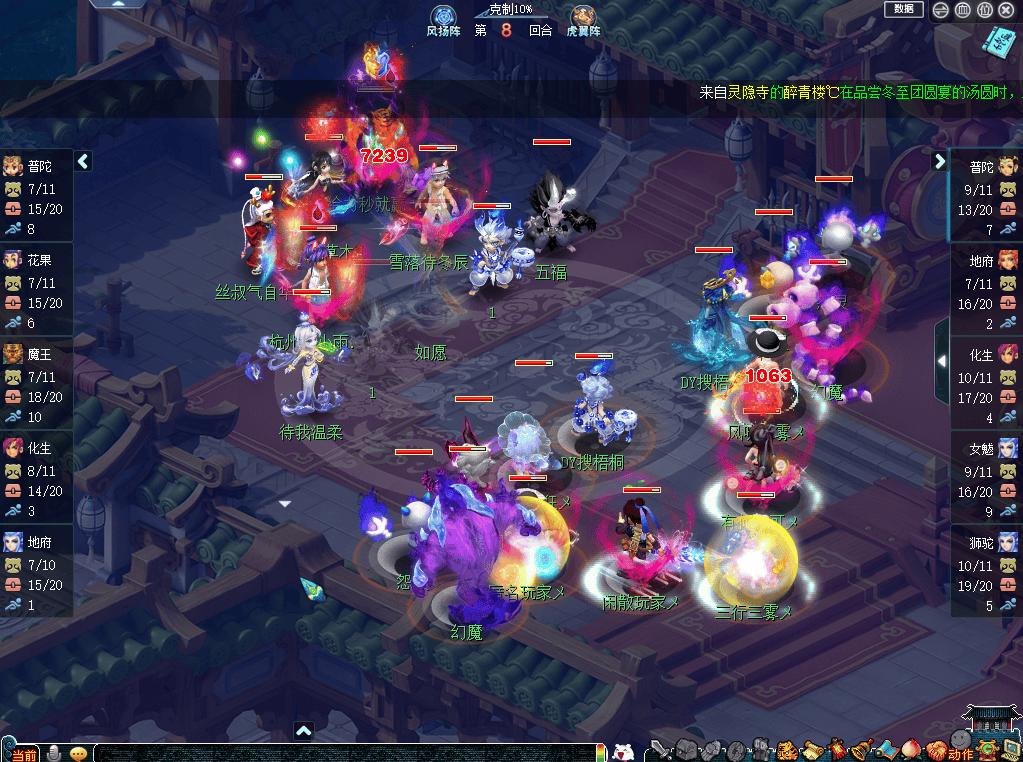Open the 数据 battle data panel
Viewport: 1023px width, 762px height.
pos(903,9)
